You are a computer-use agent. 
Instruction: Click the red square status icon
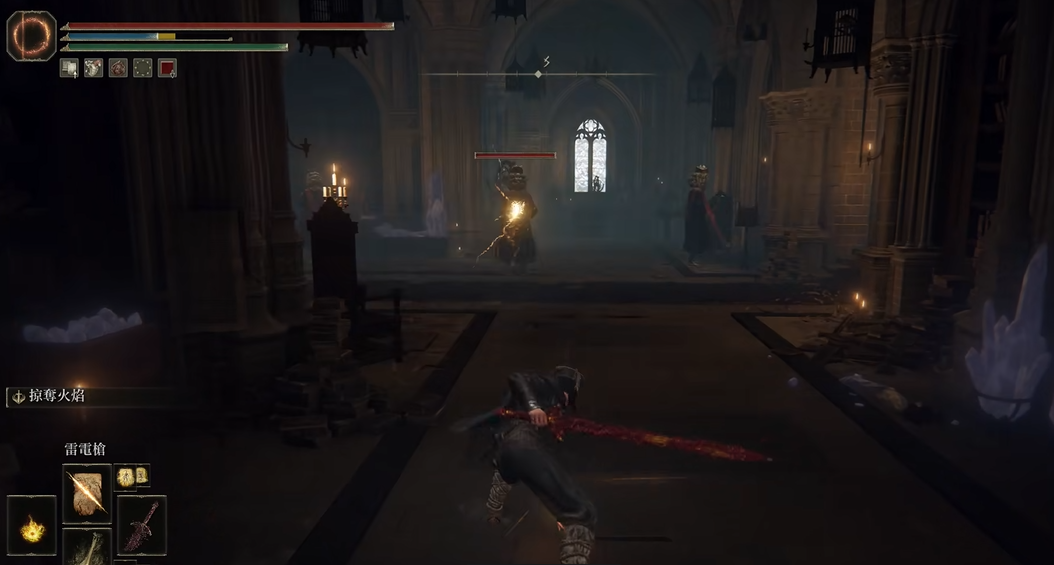click(168, 68)
